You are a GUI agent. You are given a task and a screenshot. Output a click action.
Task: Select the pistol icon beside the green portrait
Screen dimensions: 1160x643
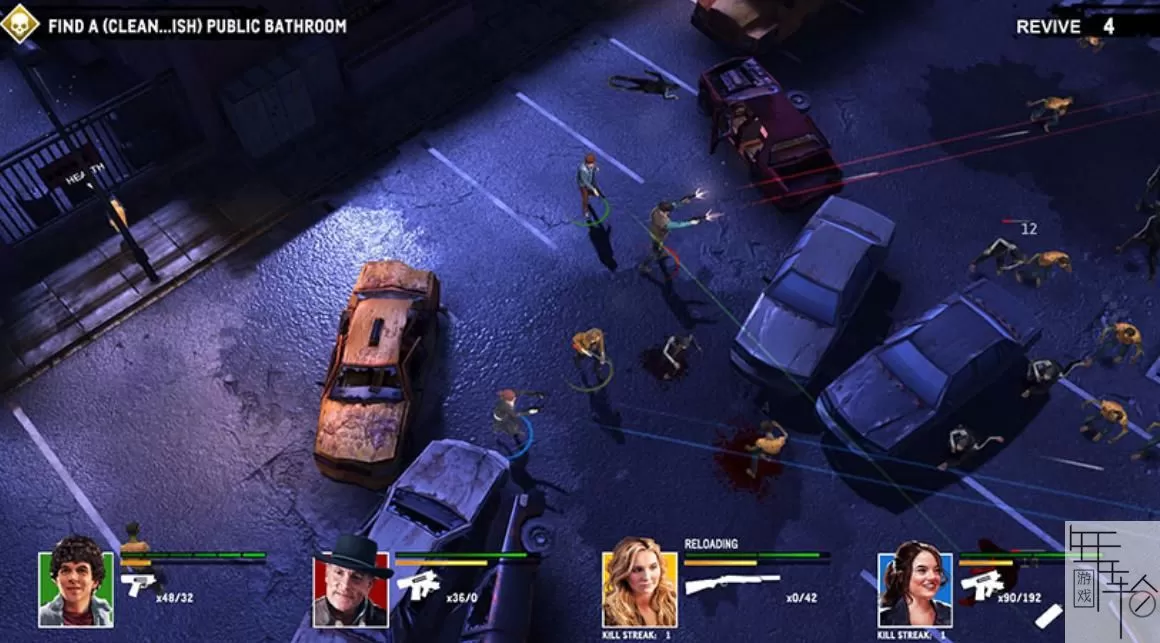(138, 584)
